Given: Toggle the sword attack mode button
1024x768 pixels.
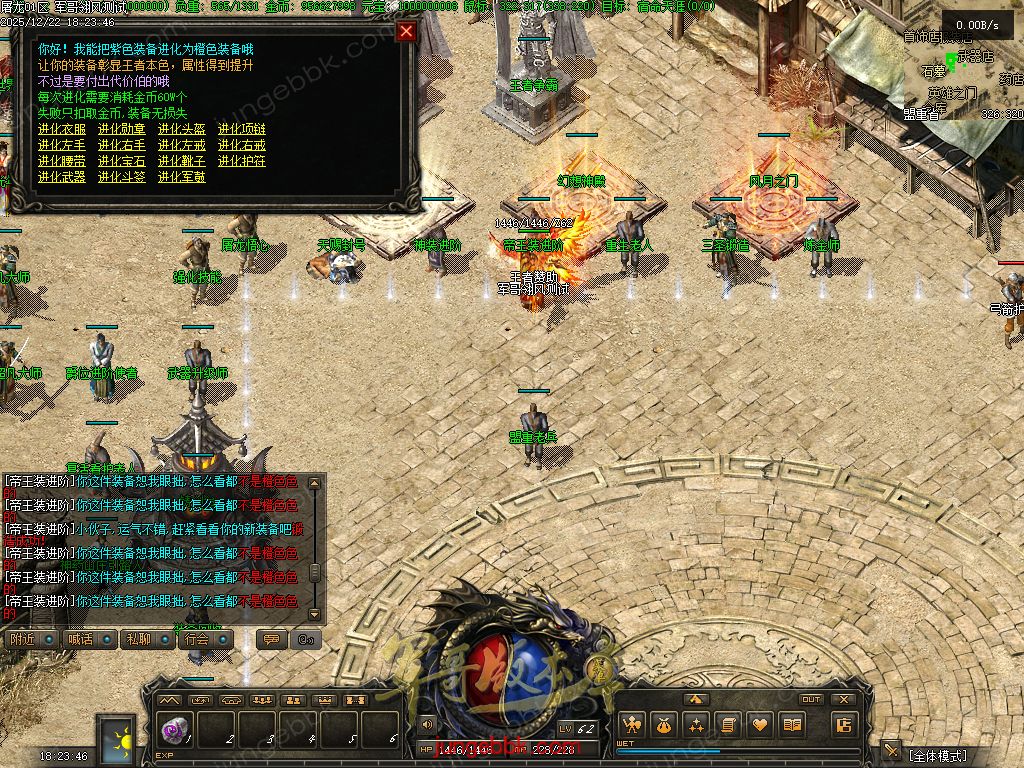Looking at the screenshot, I should pos(890,751).
